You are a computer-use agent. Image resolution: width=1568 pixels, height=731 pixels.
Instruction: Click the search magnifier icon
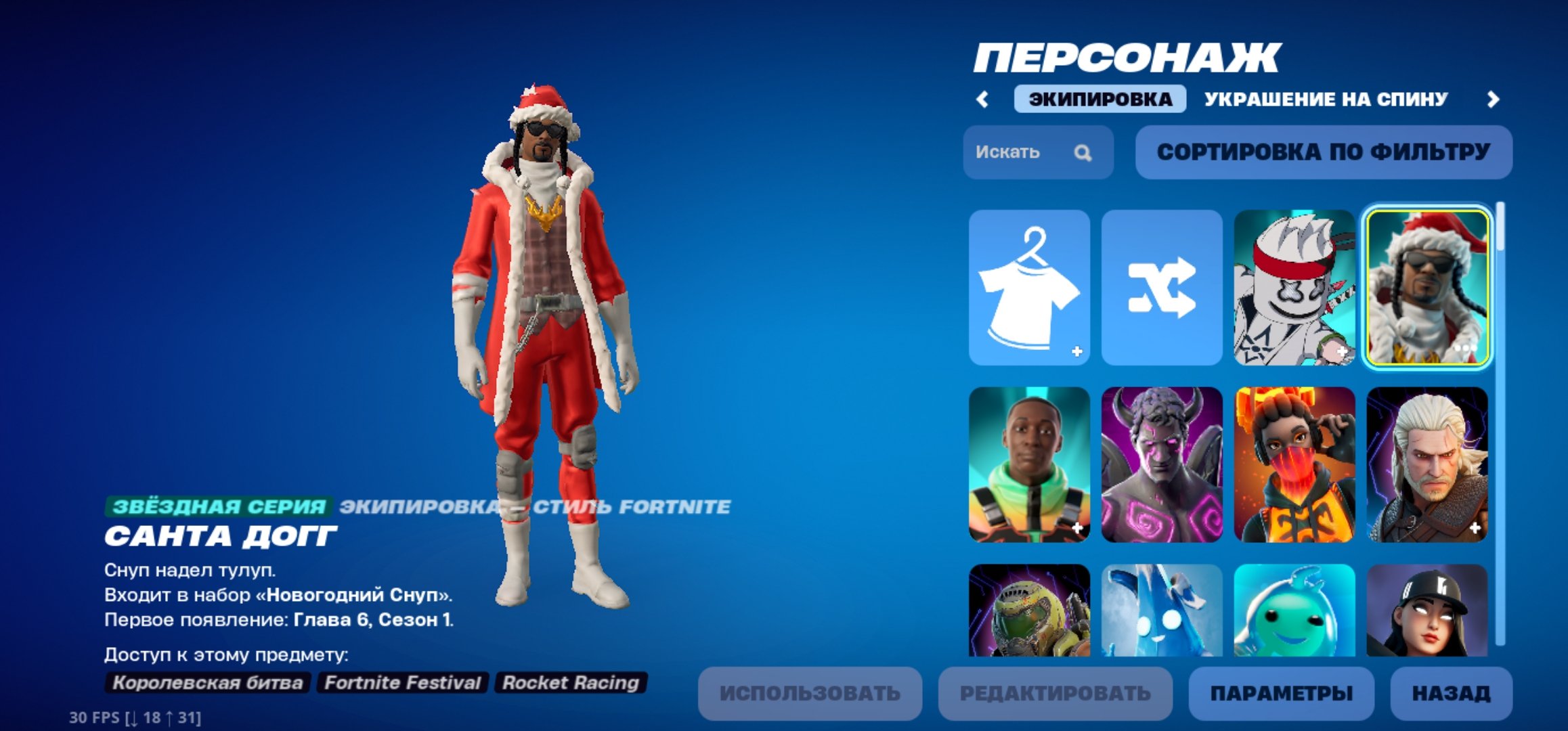click(1083, 154)
